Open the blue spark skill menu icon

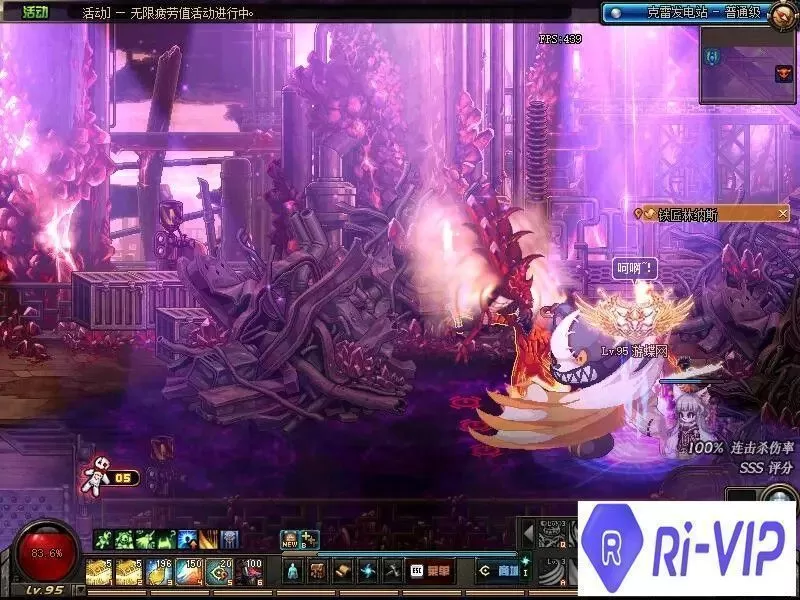coord(367,571)
